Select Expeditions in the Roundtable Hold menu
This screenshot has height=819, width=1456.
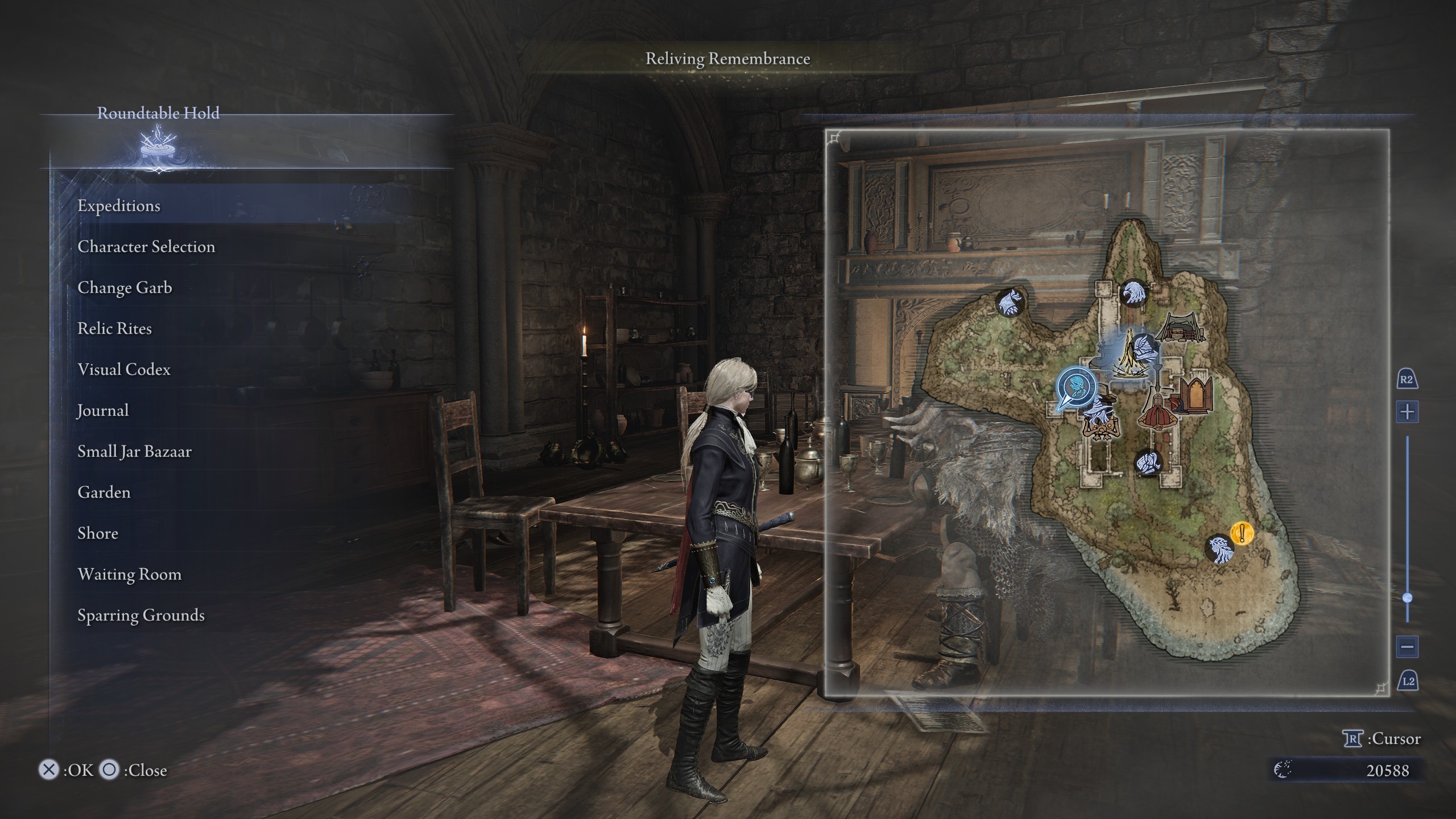click(x=120, y=206)
